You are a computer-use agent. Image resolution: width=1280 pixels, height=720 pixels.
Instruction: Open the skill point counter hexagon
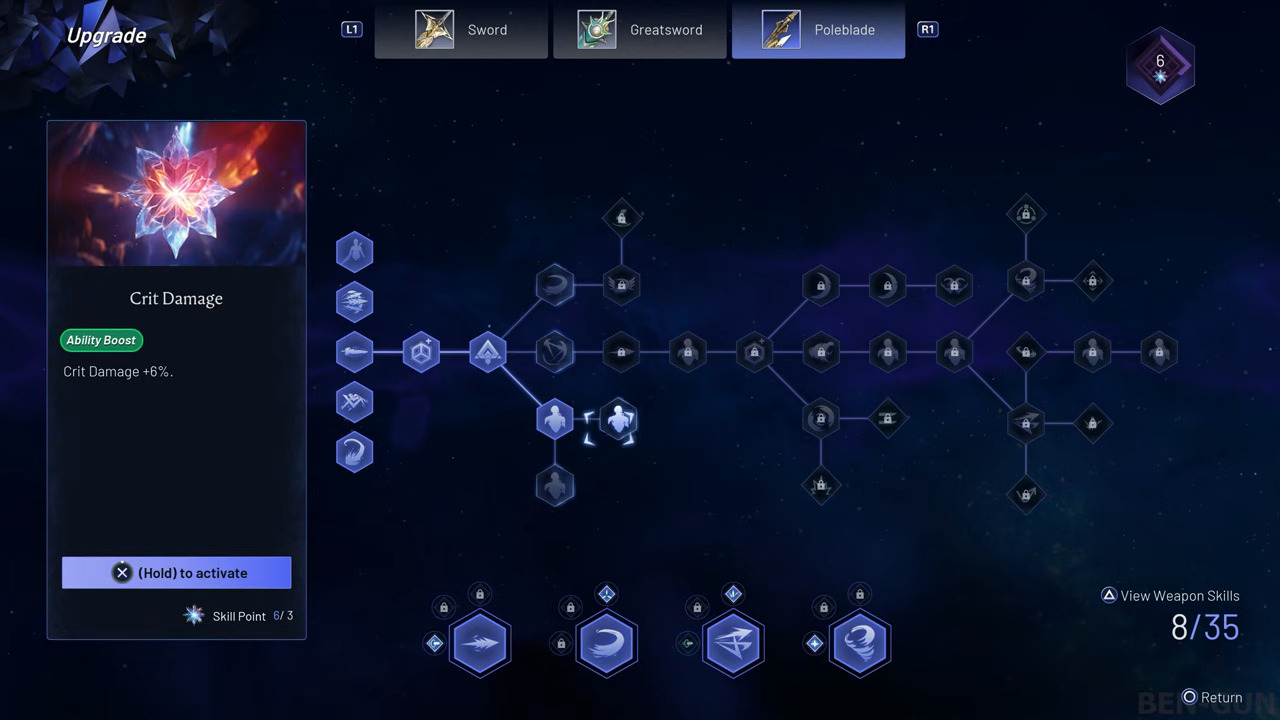[x=1160, y=66]
